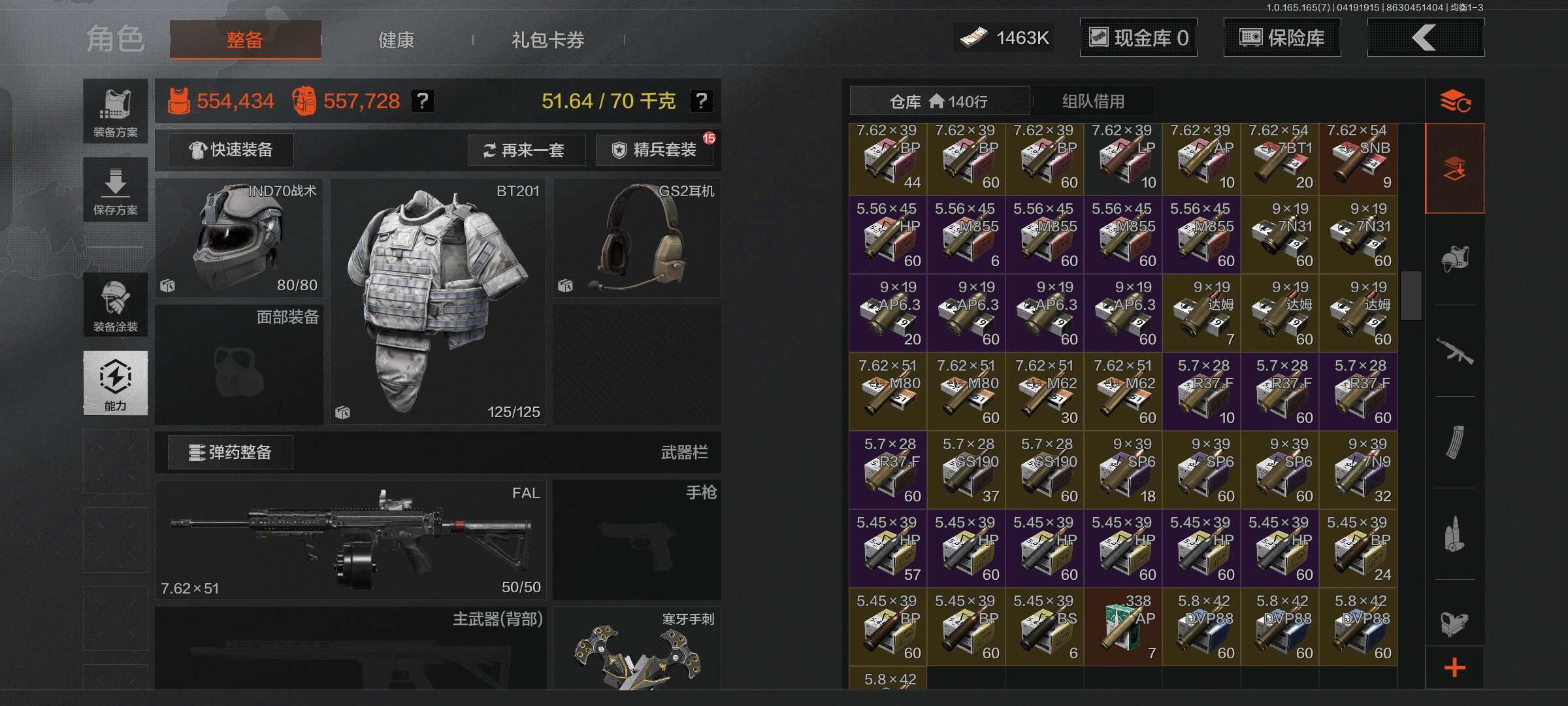Open the 装备涂装 gear paint icon
This screenshot has width=1568, height=706.
115,306
